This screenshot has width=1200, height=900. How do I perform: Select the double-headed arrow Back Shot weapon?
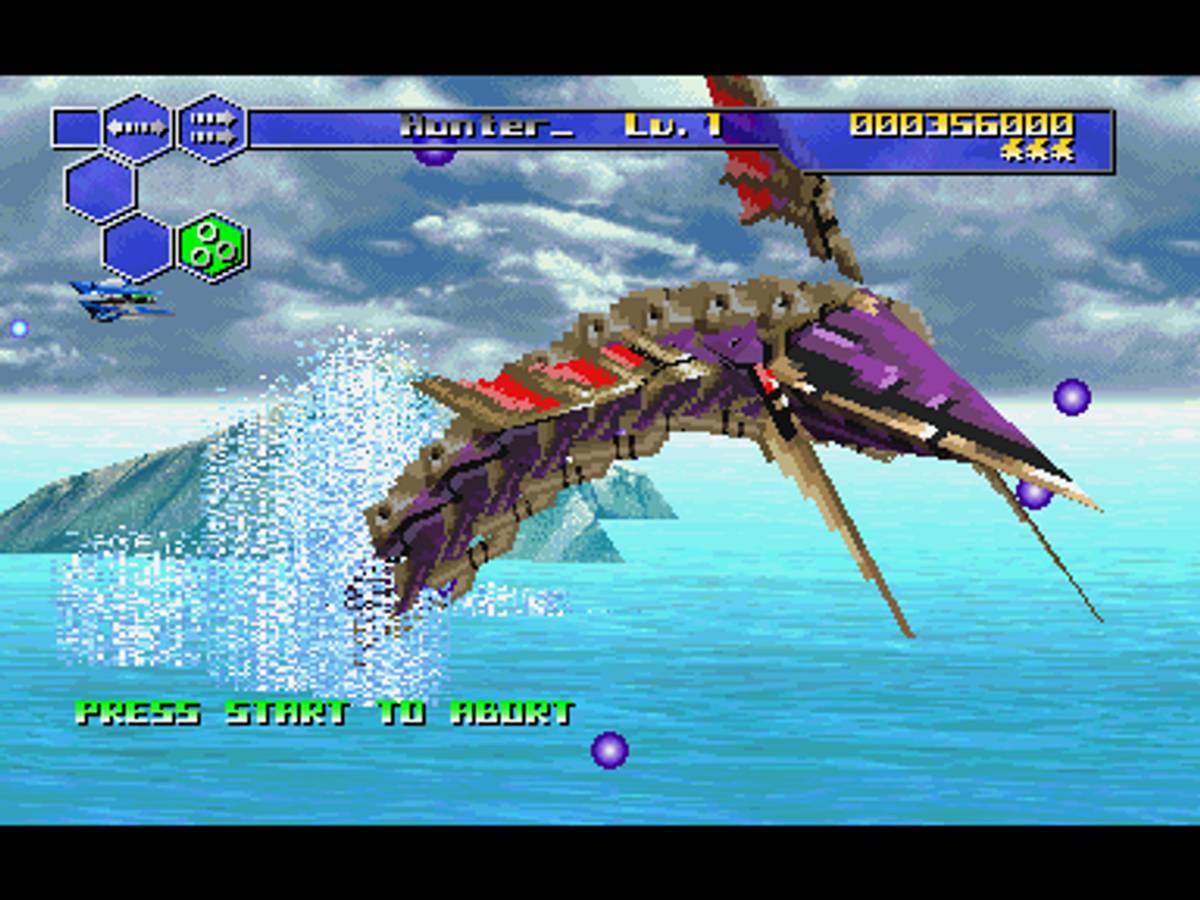(138, 128)
